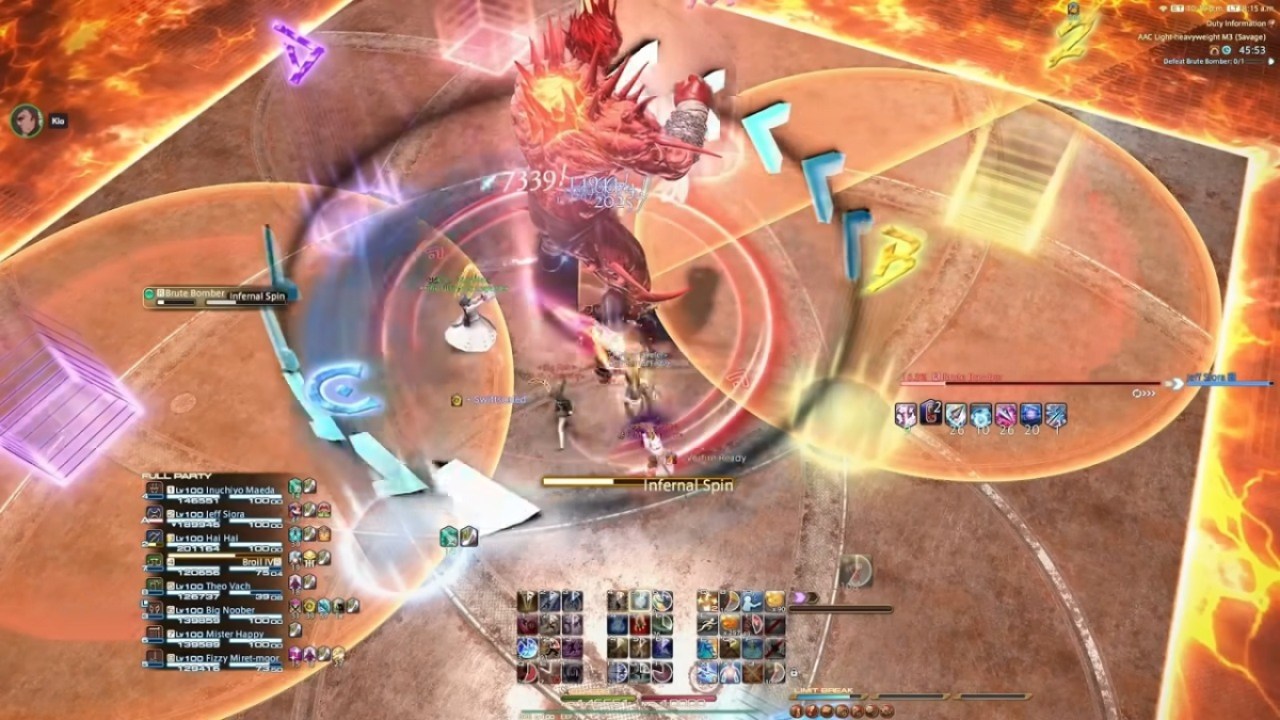
Task: Click the debuff icon with 1 second remaining
Action: coord(1055,412)
